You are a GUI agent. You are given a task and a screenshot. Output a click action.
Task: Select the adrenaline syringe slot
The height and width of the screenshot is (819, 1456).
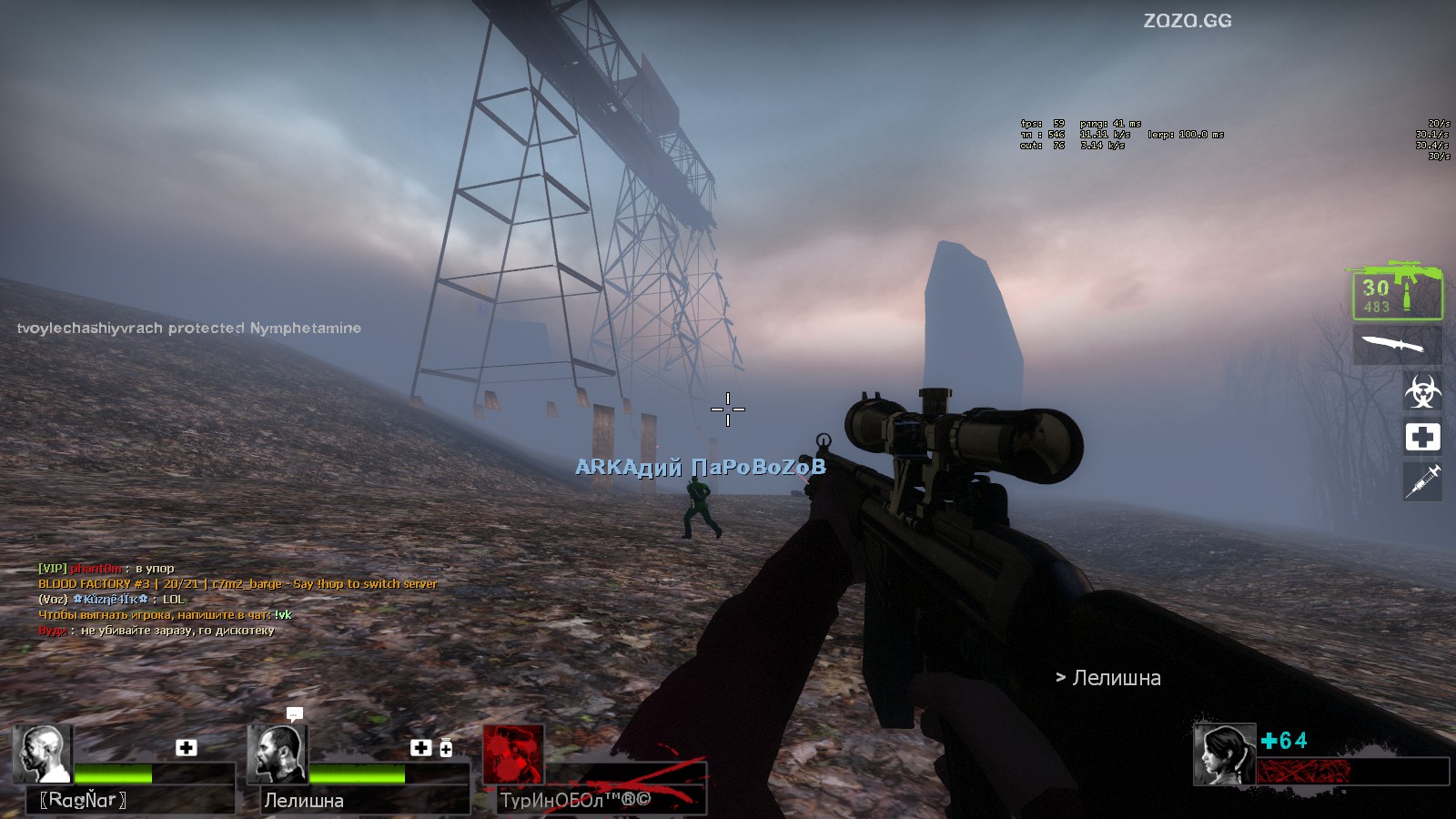click(1421, 480)
